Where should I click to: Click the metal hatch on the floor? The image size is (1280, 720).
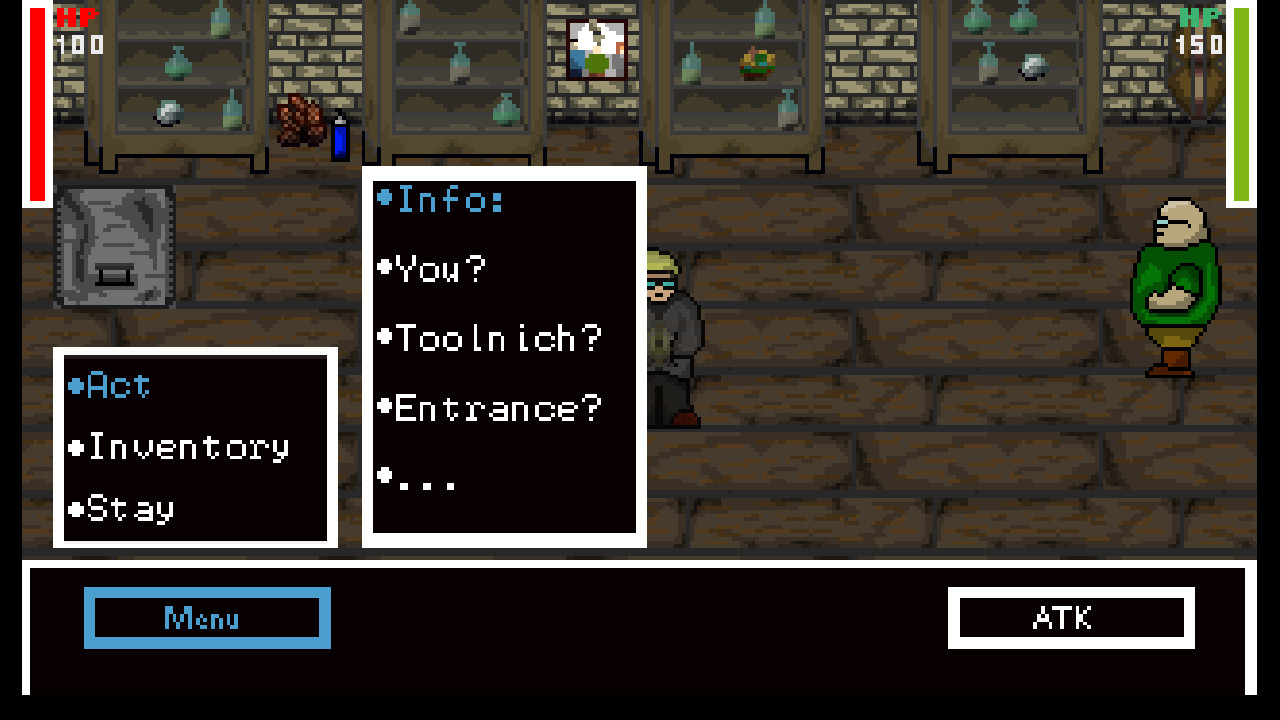115,245
